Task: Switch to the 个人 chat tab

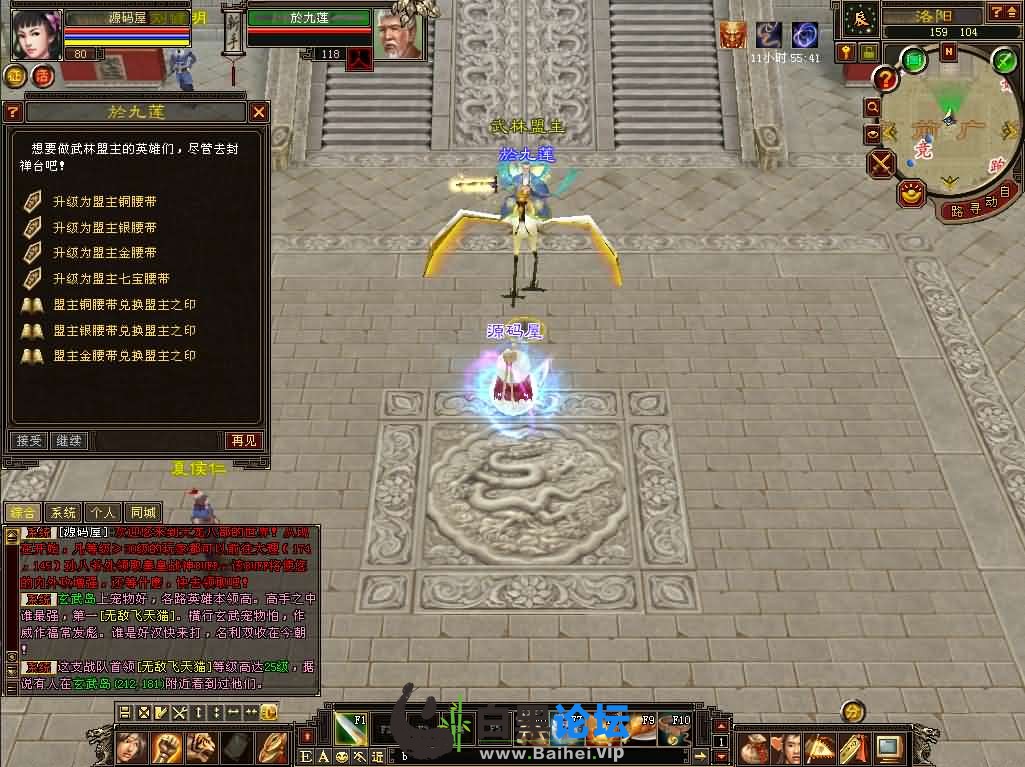Action: tap(104, 513)
